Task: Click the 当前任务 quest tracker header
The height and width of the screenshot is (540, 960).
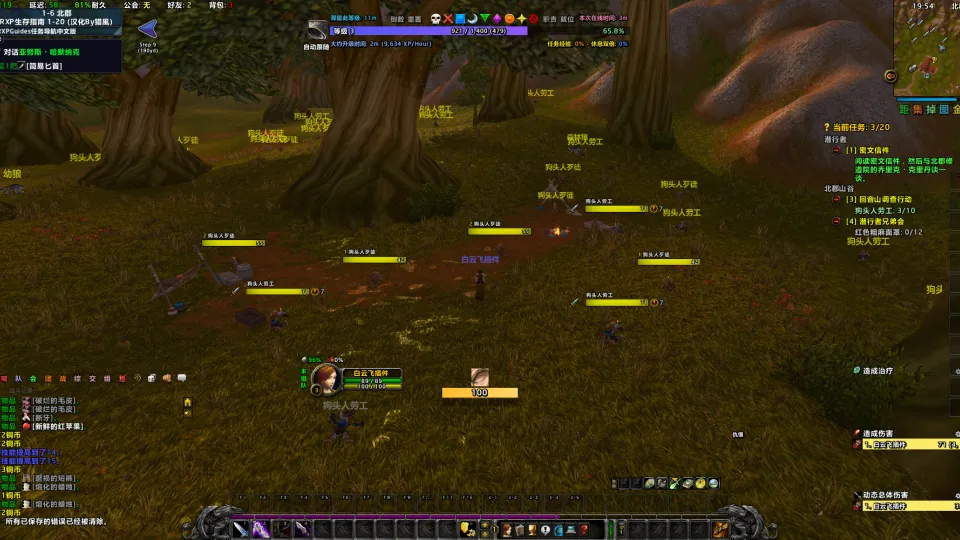Action: pyautogui.click(x=857, y=127)
